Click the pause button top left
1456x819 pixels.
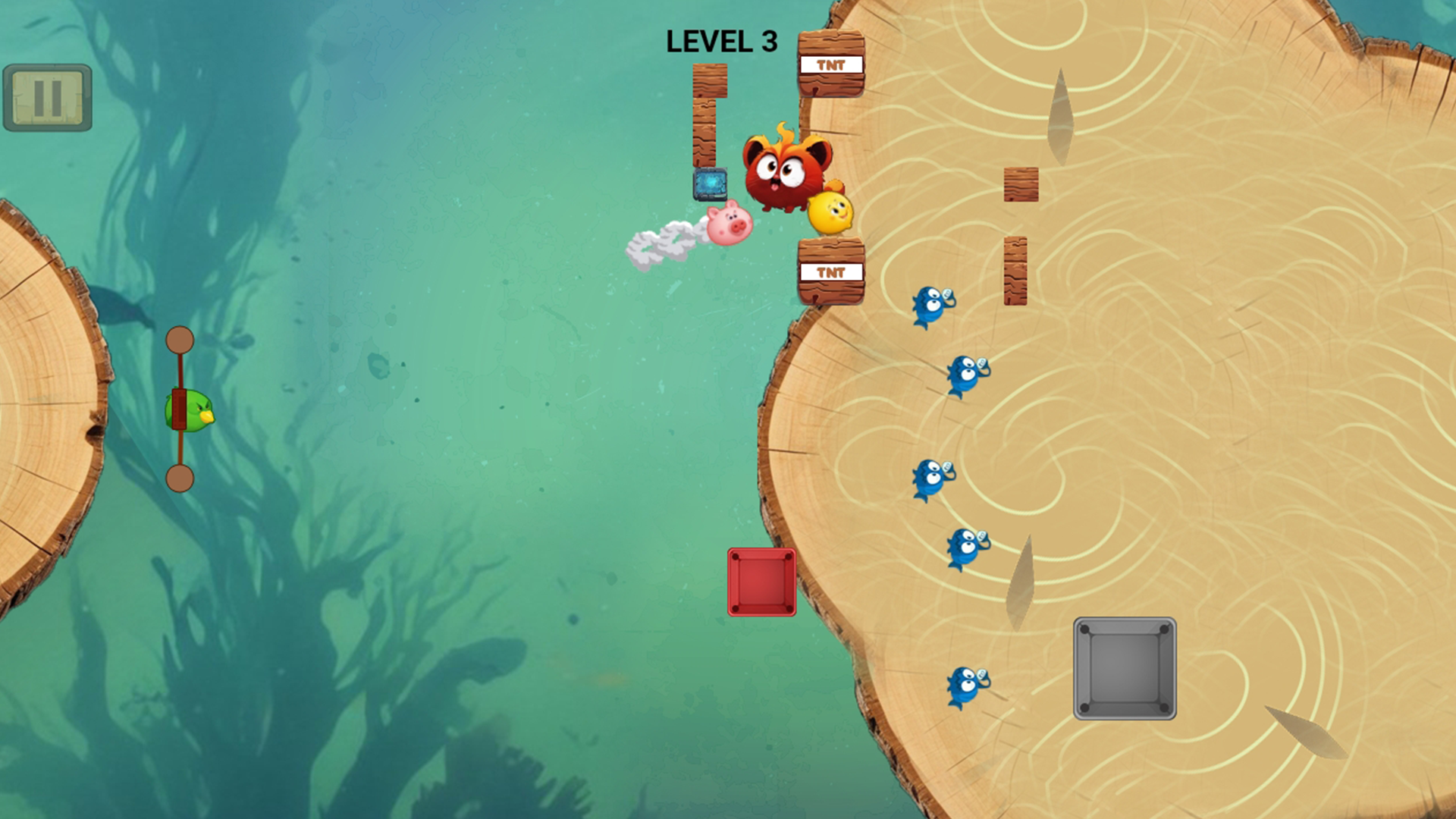(x=48, y=96)
